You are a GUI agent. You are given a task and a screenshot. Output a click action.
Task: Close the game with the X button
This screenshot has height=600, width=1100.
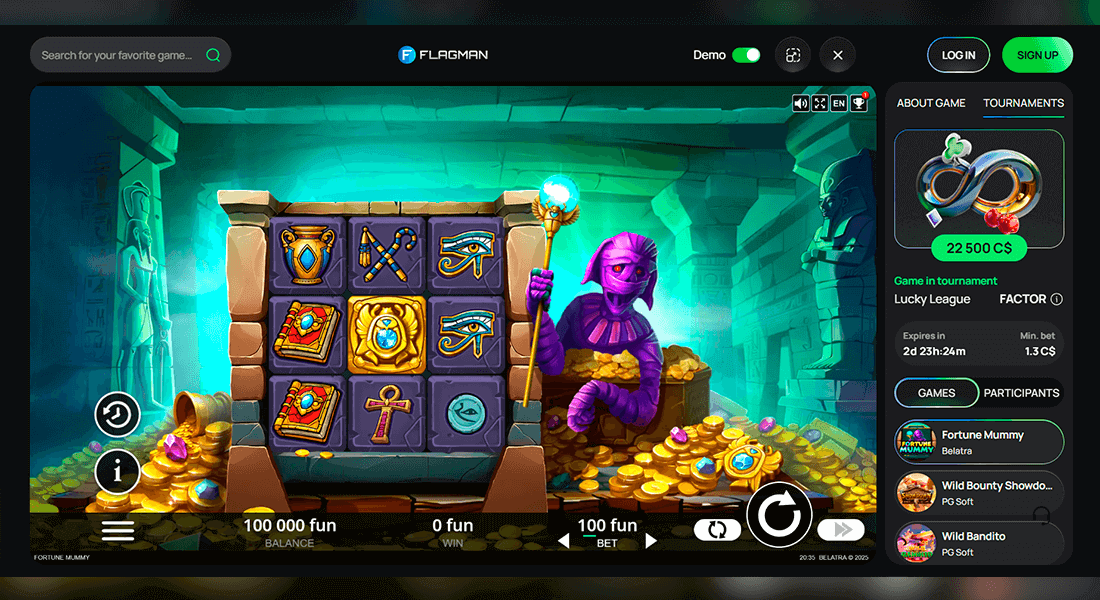(838, 55)
